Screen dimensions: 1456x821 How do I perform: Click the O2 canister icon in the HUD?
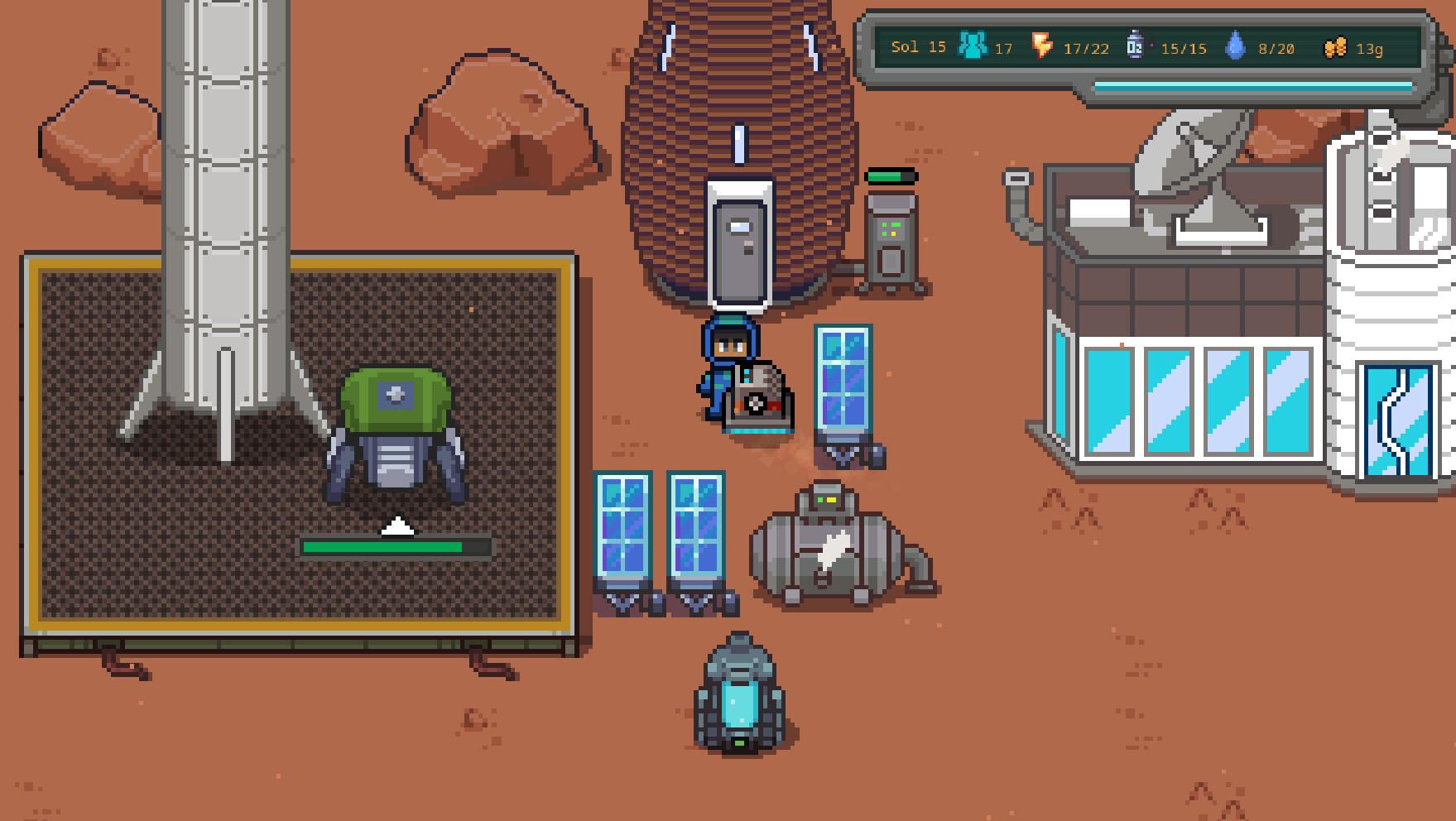pos(1136,46)
